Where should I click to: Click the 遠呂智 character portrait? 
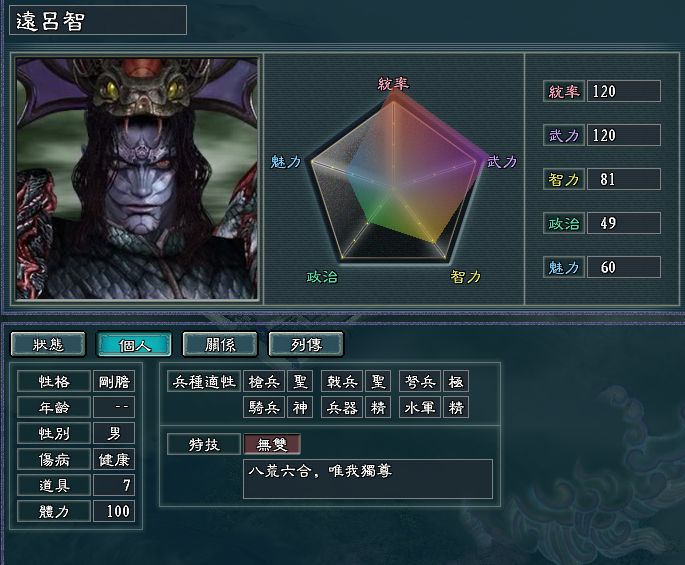(137, 178)
